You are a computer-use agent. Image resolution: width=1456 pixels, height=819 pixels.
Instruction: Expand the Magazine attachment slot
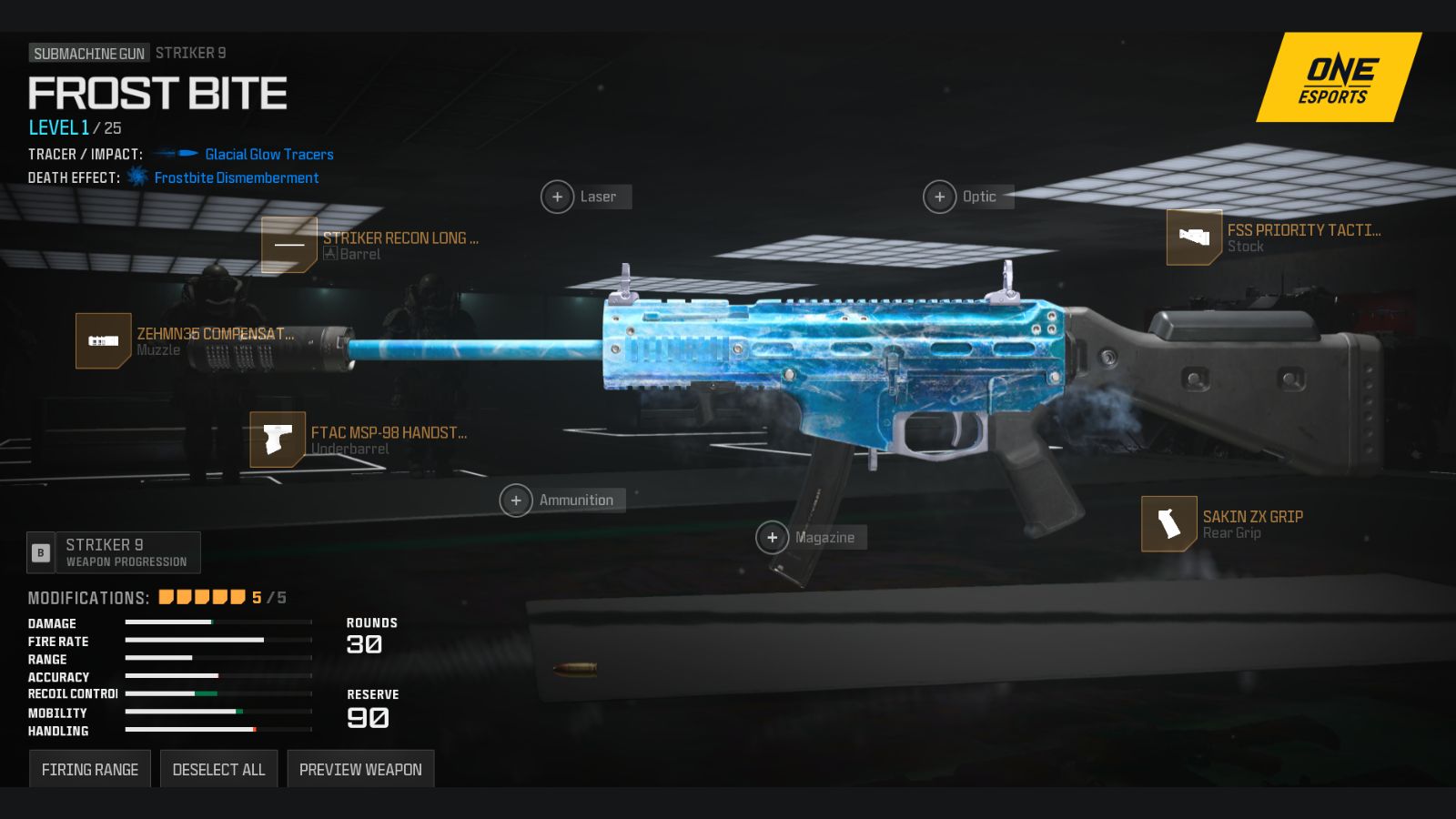(x=772, y=537)
